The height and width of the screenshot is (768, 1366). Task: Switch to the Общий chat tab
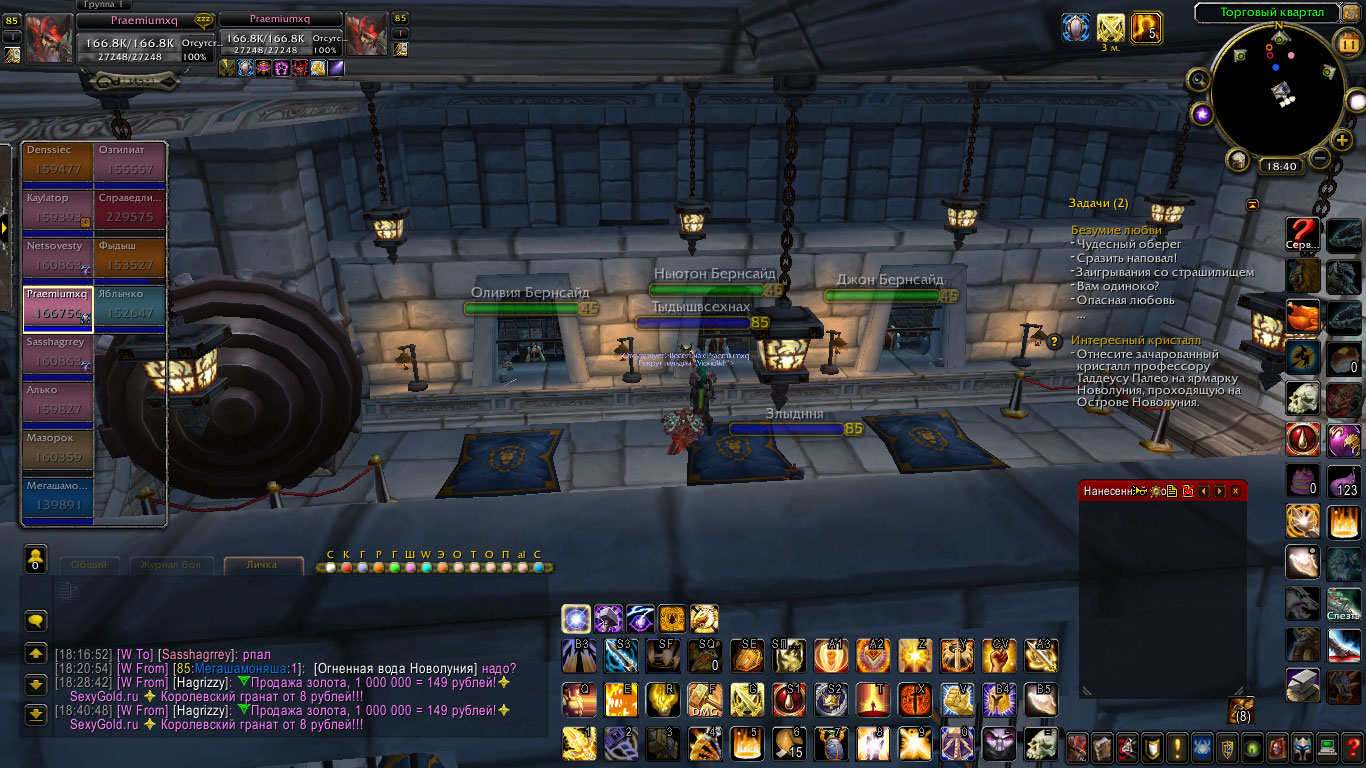(x=89, y=565)
